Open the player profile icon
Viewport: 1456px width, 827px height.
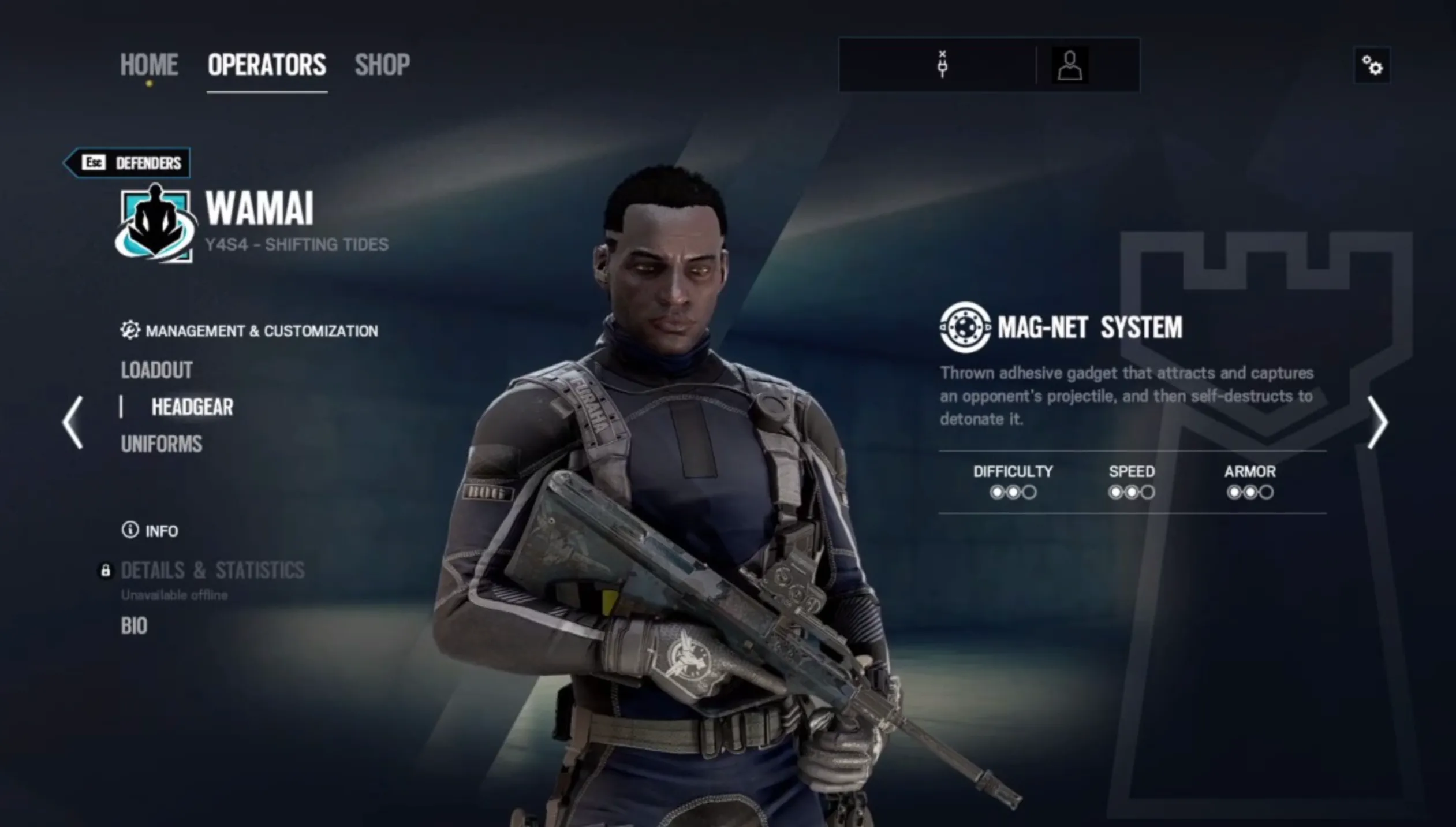[x=1071, y=65]
